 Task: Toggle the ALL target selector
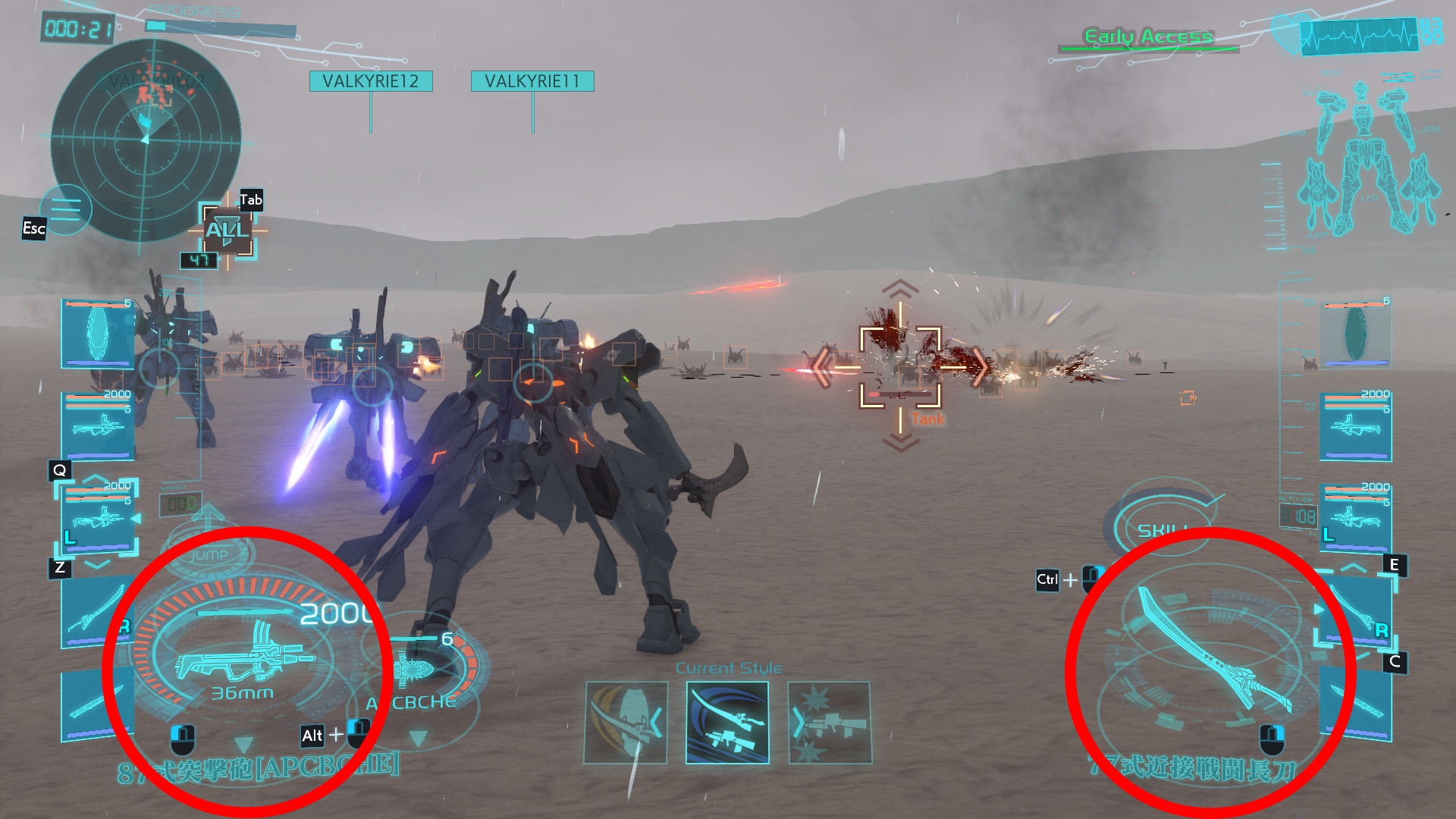pos(227,230)
